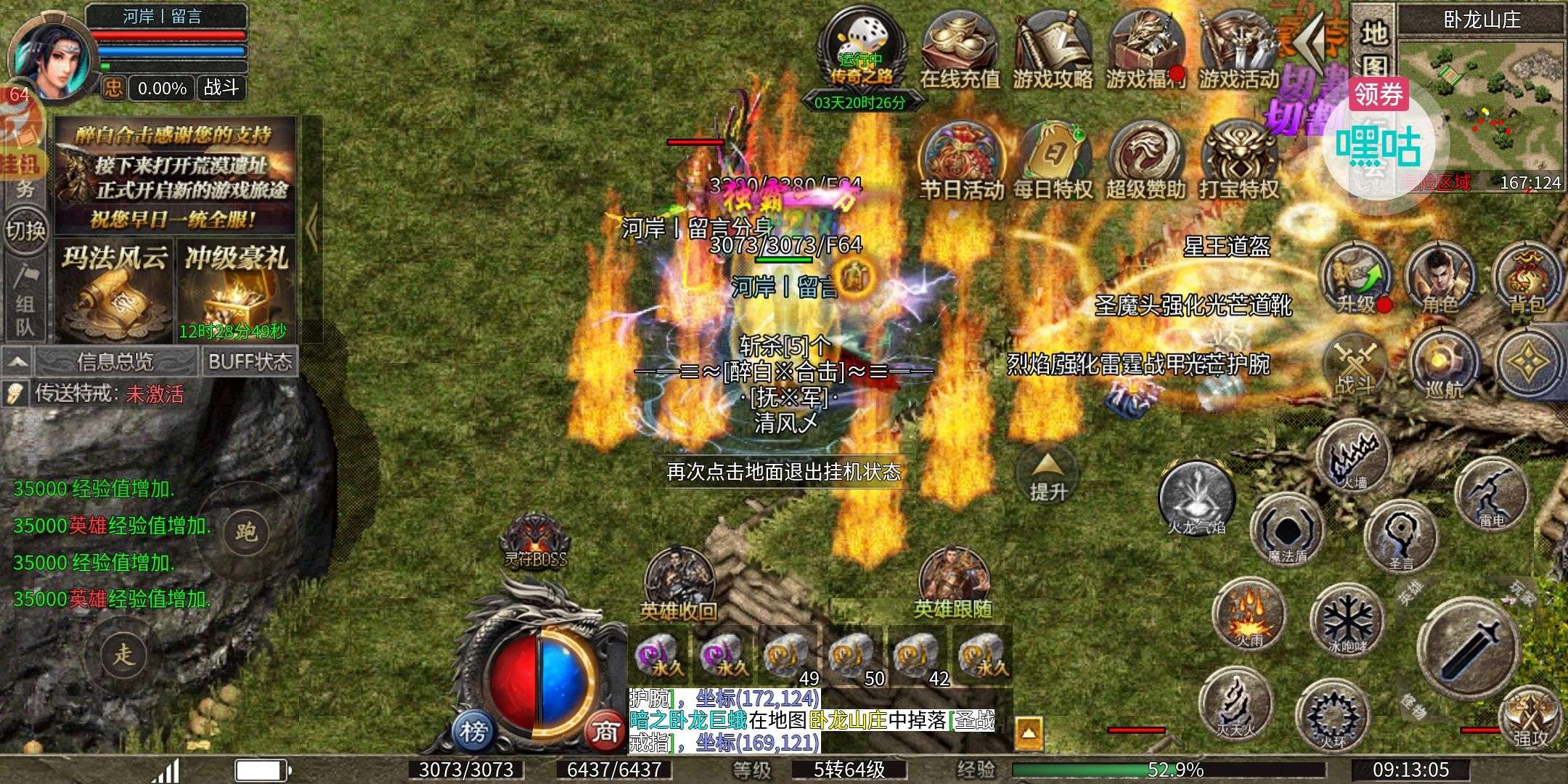Open the 节日活动 festival icon
The image size is (1568, 784).
pos(961,161)
